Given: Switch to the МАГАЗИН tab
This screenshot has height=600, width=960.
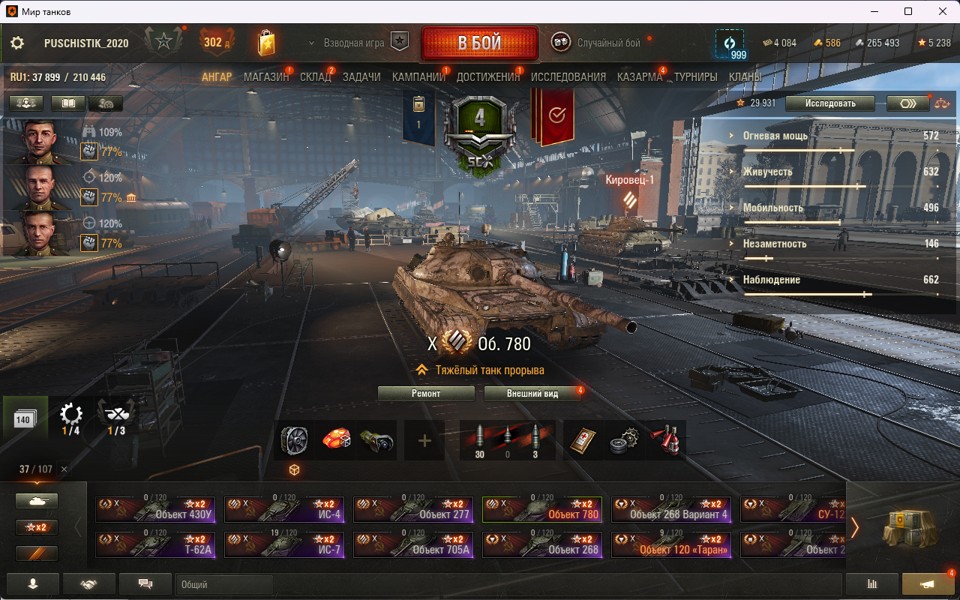Looking at the screenshot, I should pyautogui.click(x=266, y=77).
